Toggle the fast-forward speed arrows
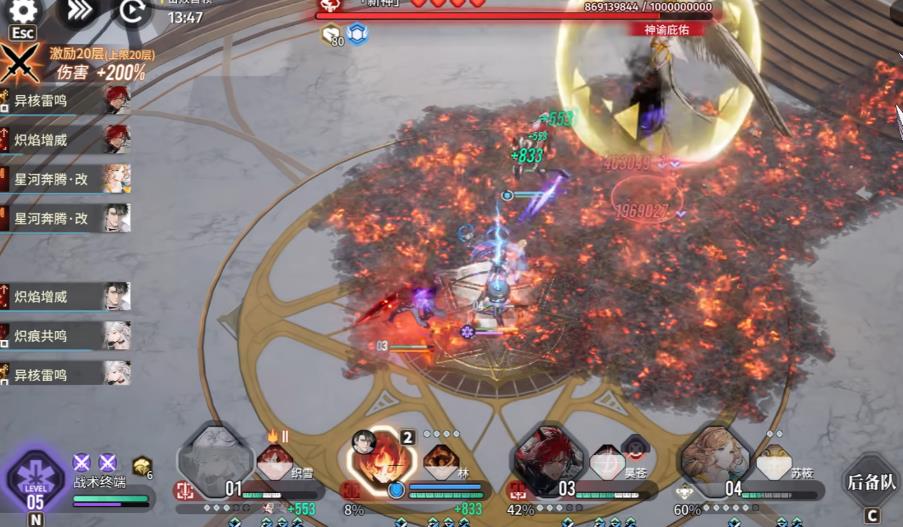 pyautogui.click(x=77, y=11)
